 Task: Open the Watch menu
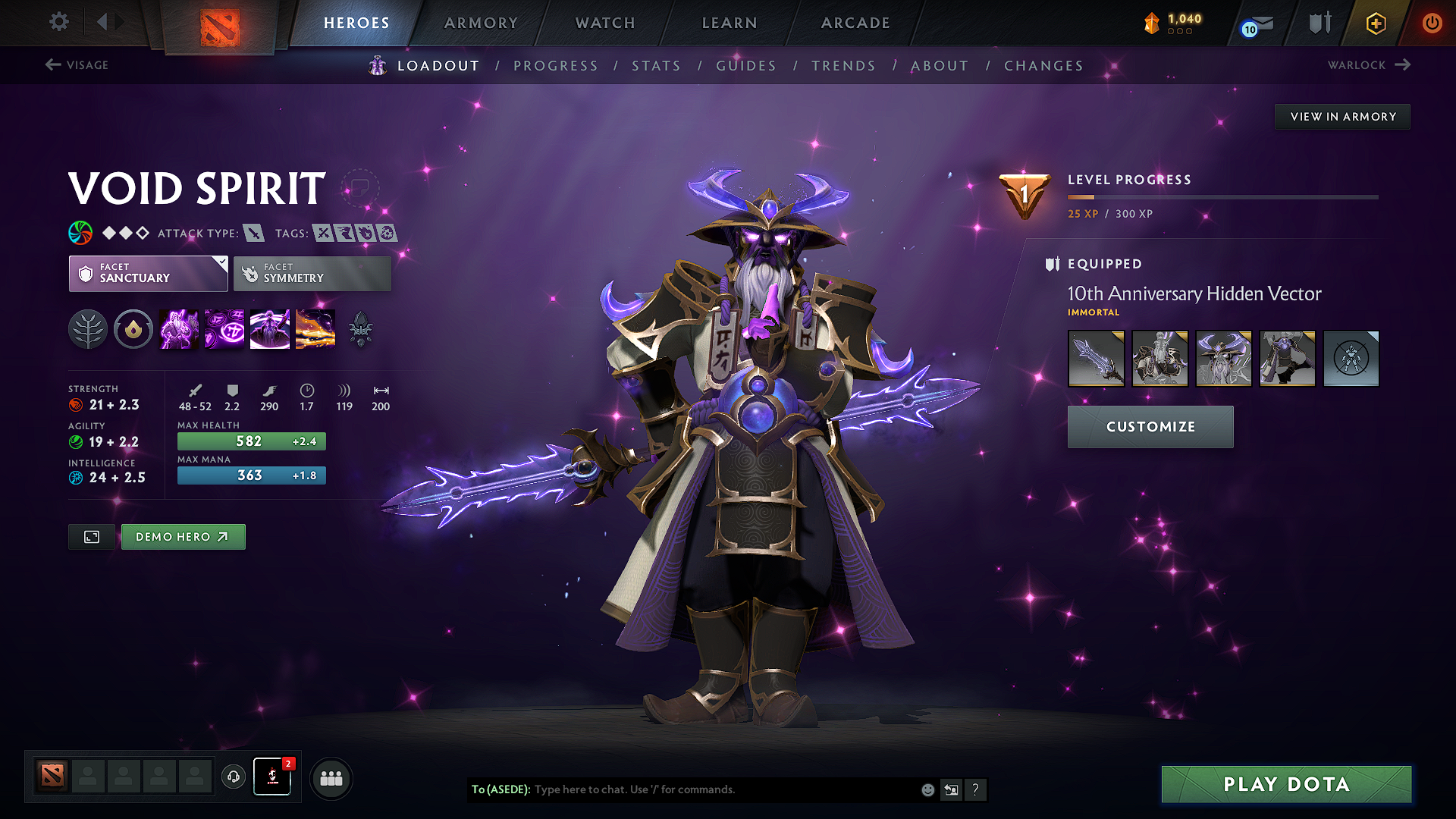click(x=604, y=23)
